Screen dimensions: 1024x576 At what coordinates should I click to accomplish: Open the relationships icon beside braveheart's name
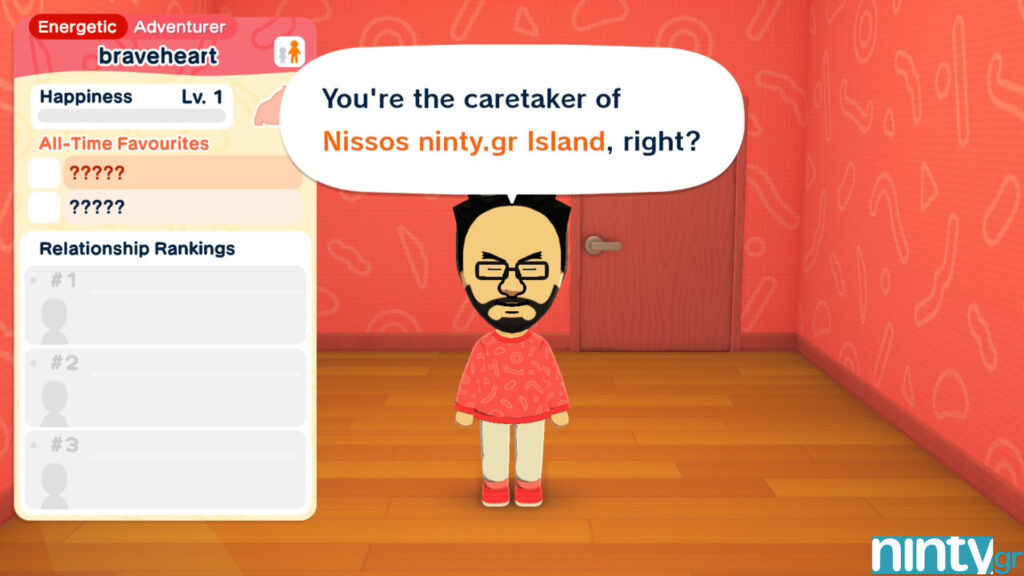288,52
